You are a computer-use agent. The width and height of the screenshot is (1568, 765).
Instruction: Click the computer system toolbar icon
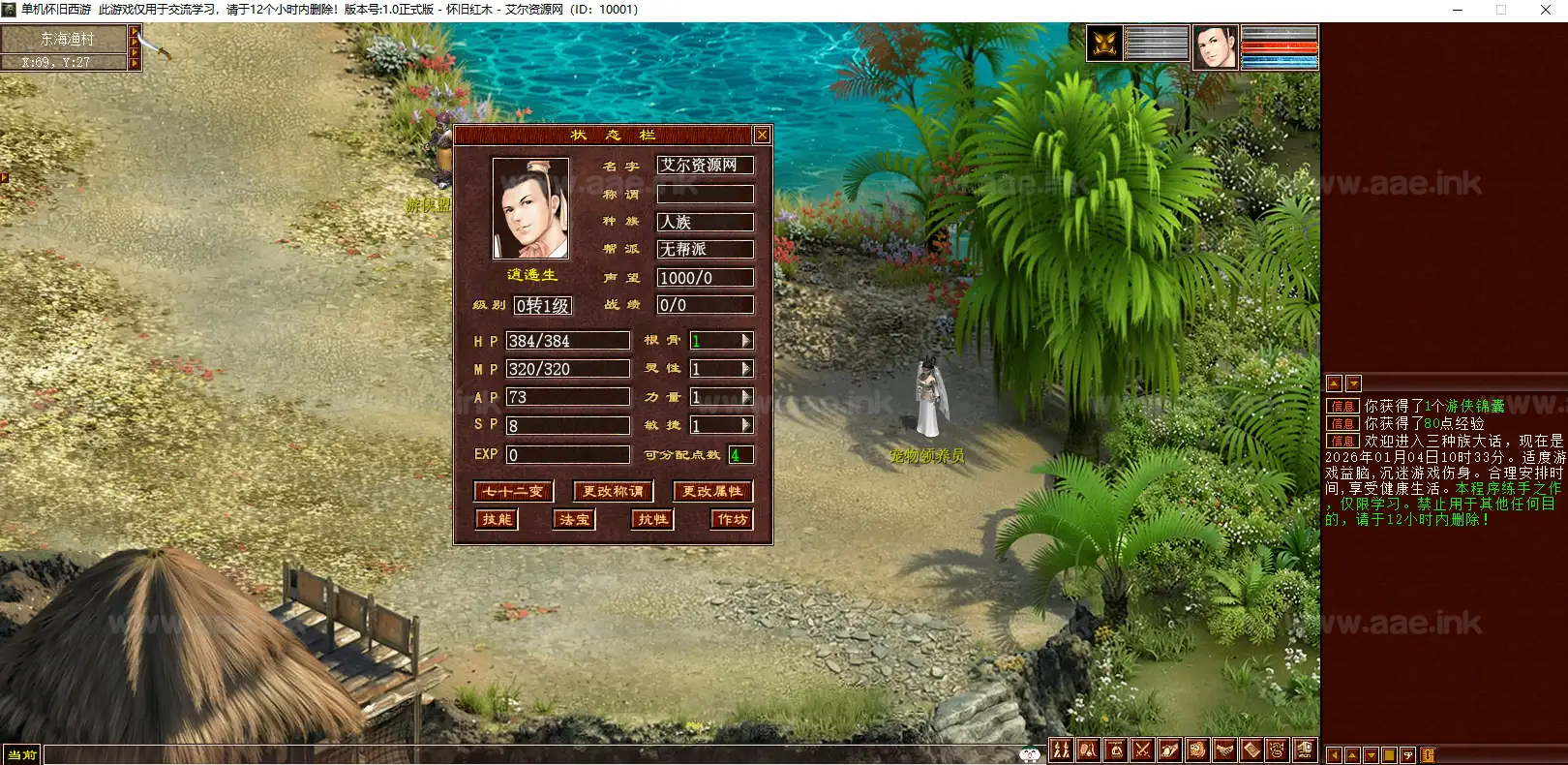(1305, 750)
